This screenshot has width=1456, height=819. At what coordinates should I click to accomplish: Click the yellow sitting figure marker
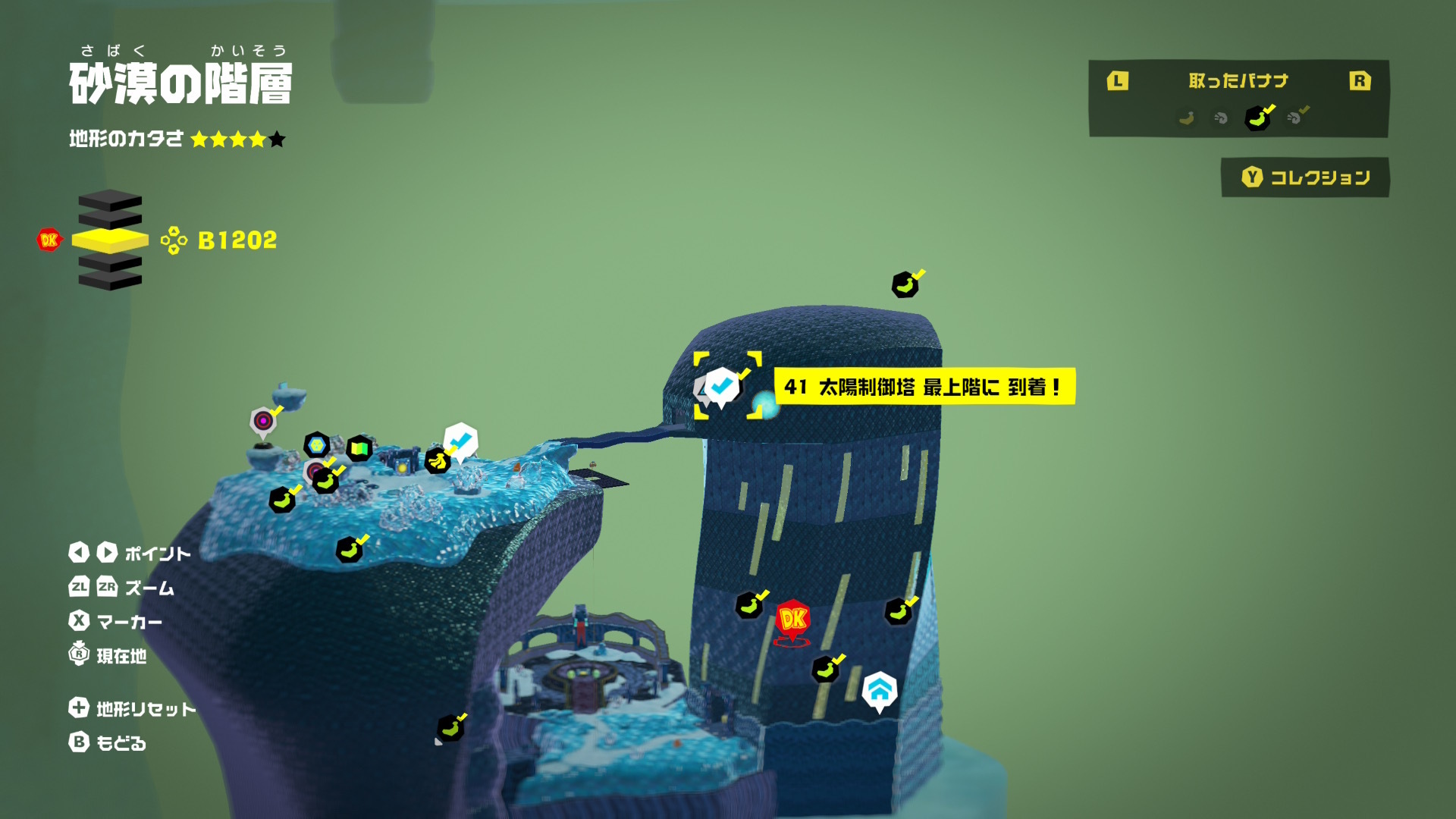(437, 460)
